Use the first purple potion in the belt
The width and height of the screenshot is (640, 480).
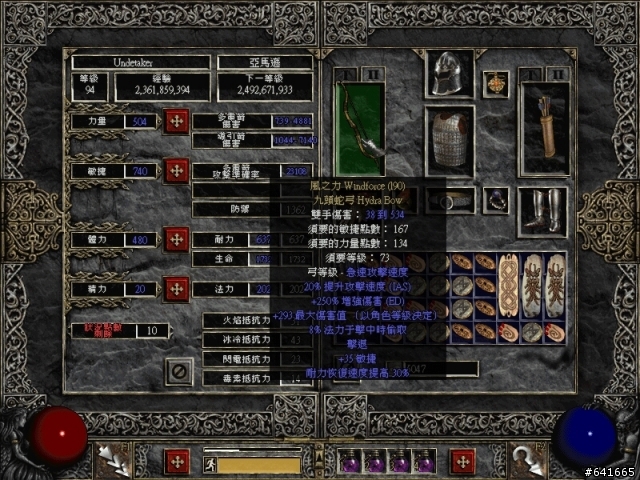coord(352,462)
